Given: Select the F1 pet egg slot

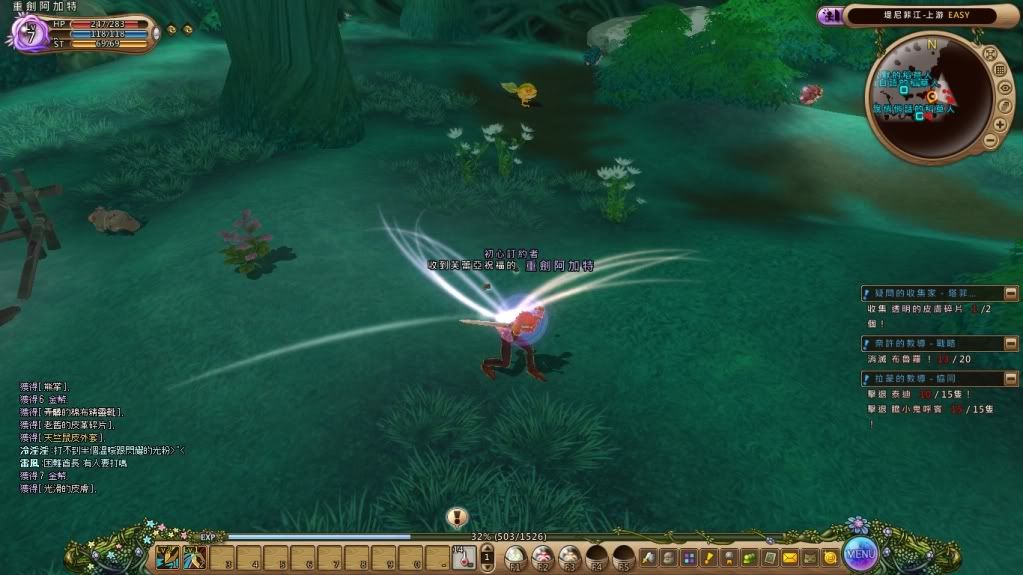Looking at the screenshot, I should pyautogui.click(x=516, y=557).
